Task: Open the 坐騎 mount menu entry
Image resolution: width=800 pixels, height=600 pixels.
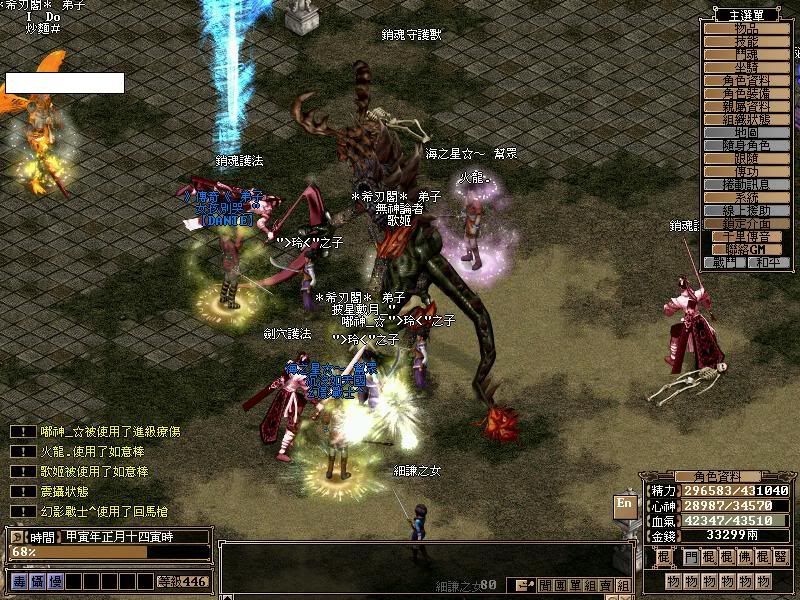Action: 746,68
